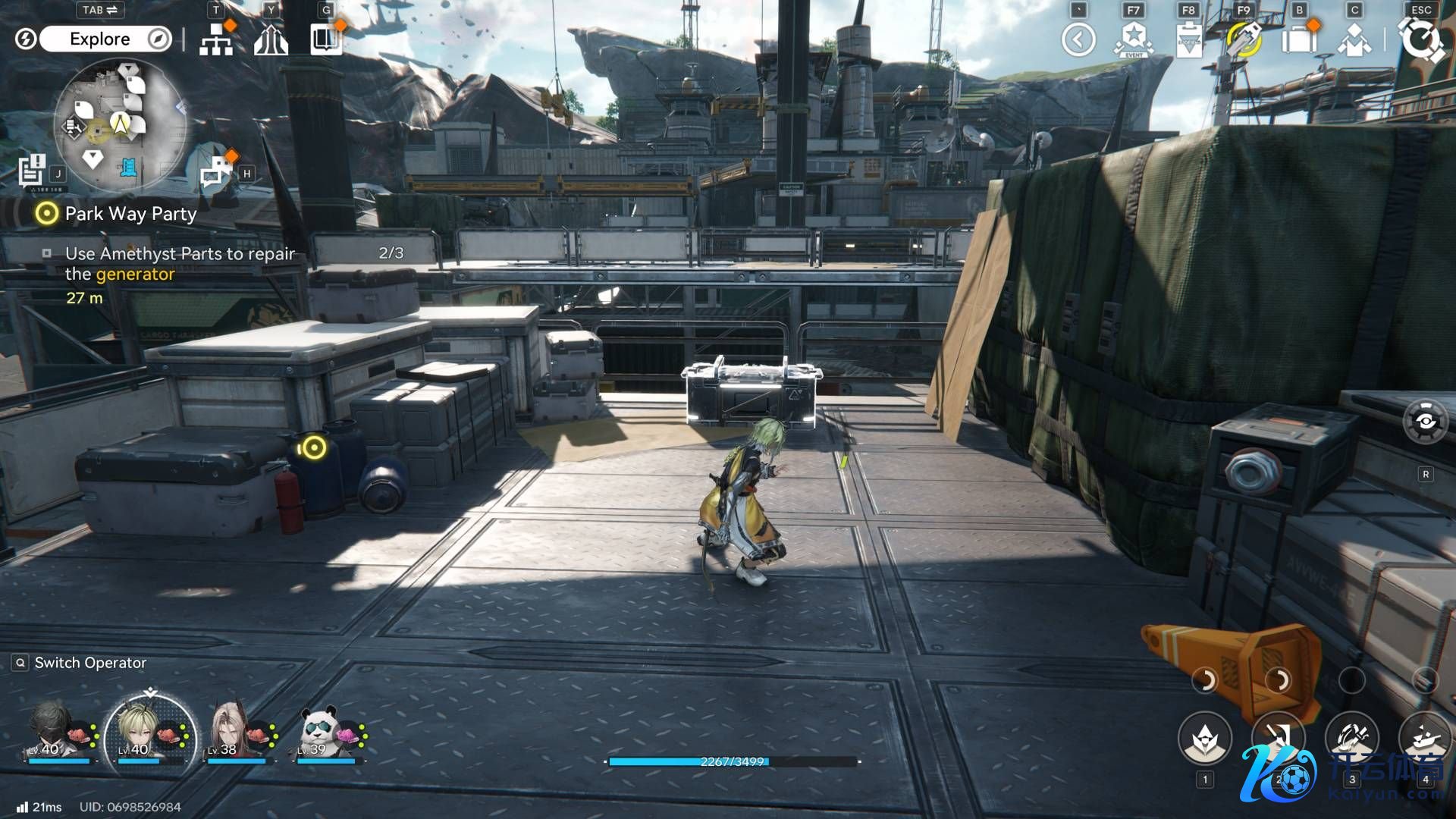
Task: Toggle the eye view button
Action: 1426,422
